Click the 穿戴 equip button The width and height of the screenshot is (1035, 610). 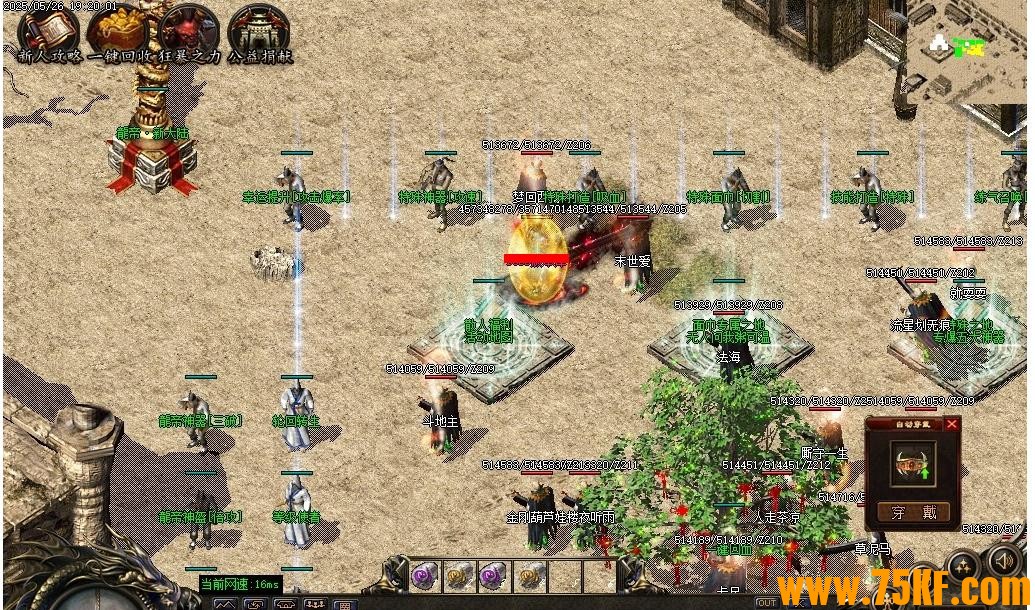pos(915,513)
